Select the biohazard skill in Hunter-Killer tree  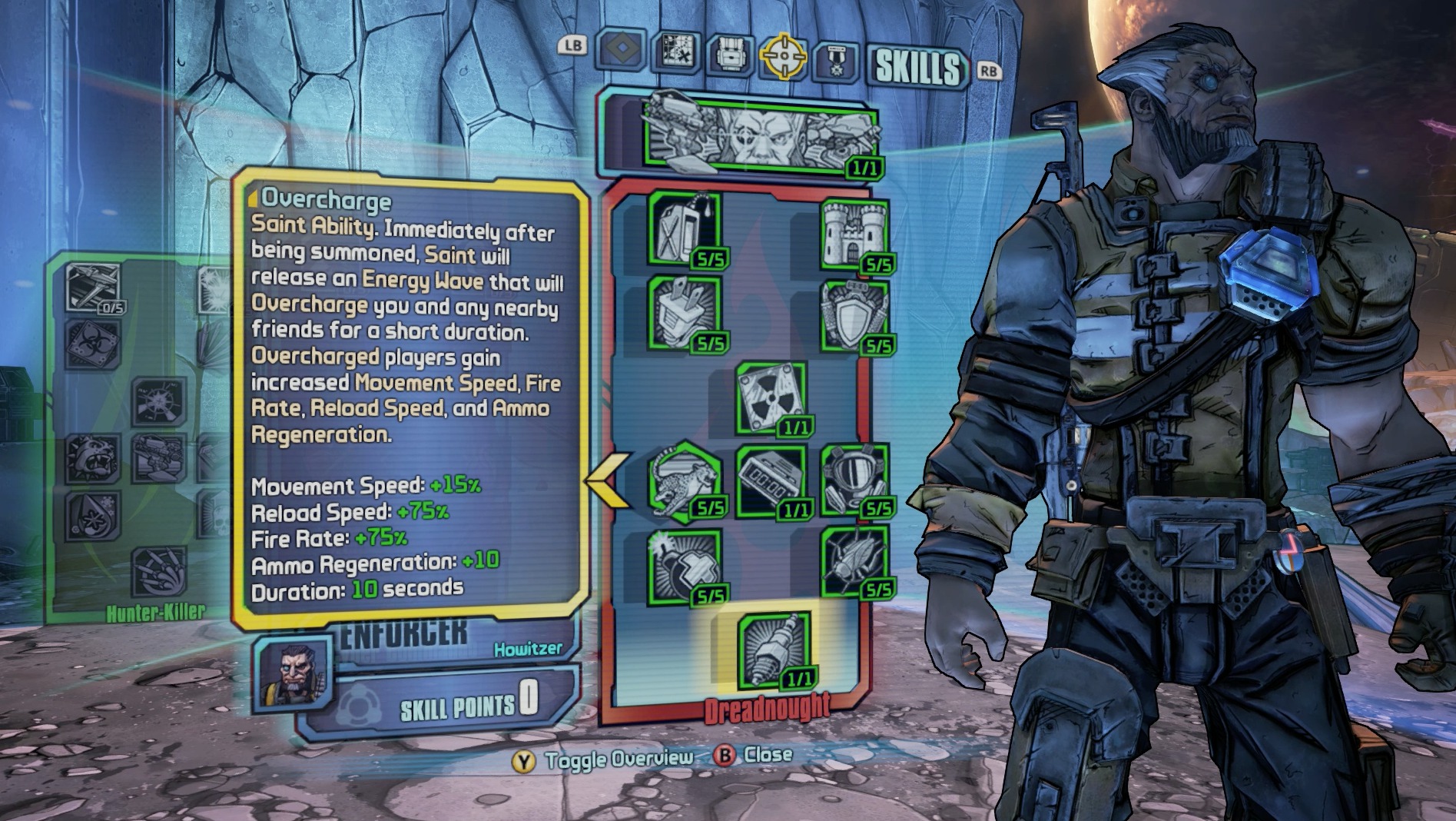(93, 344)
